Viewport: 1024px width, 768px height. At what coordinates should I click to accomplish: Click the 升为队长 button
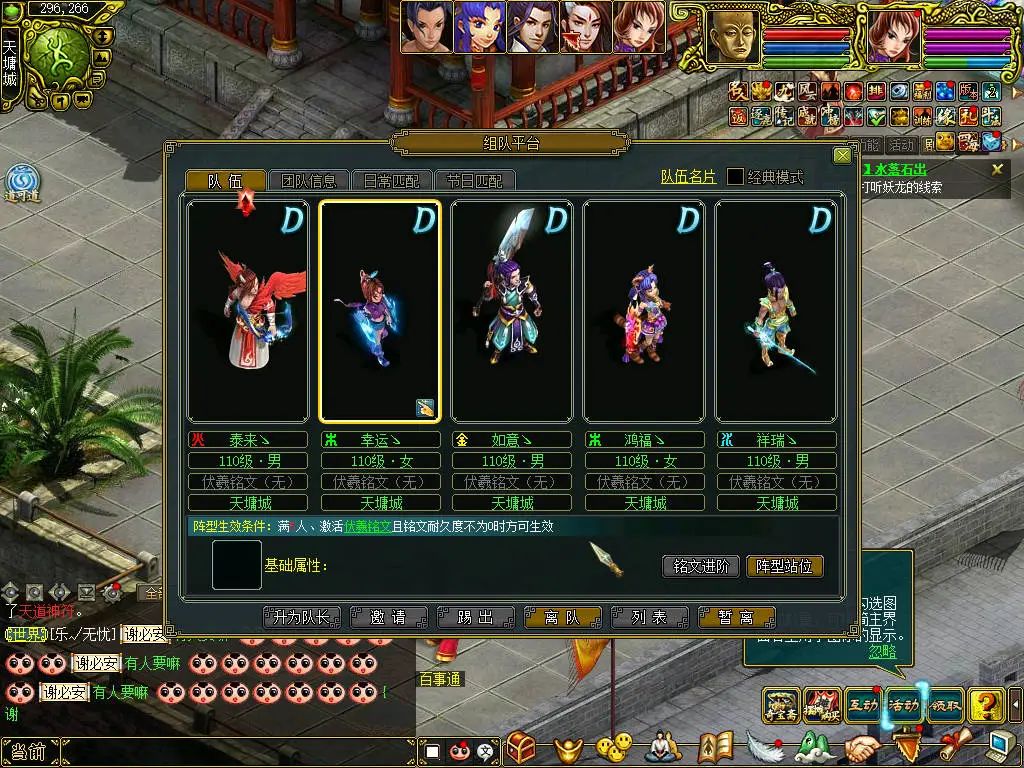point(302,618)
